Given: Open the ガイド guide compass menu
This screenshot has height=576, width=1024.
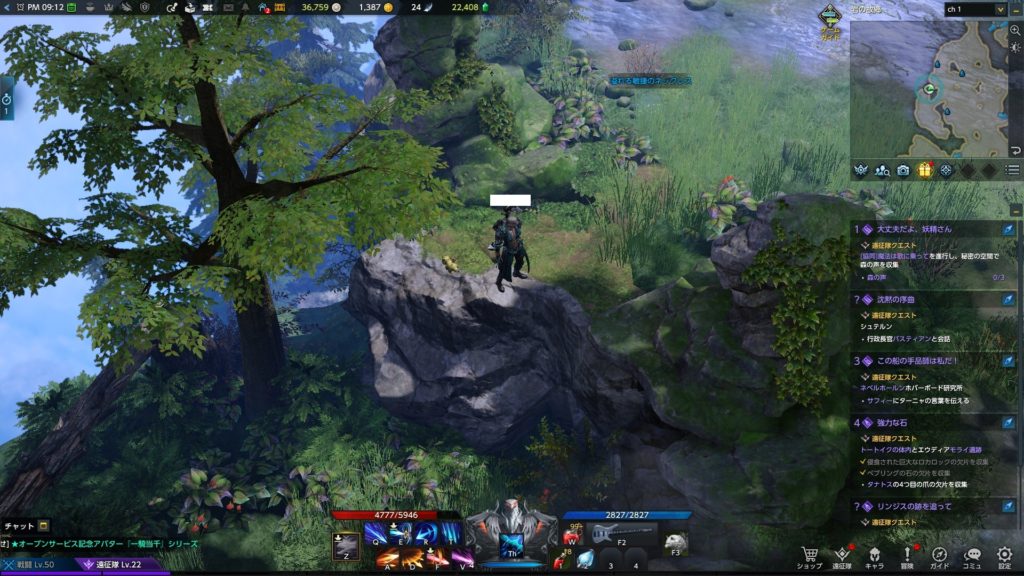Looking at the screenshot, I should [940, 555].
